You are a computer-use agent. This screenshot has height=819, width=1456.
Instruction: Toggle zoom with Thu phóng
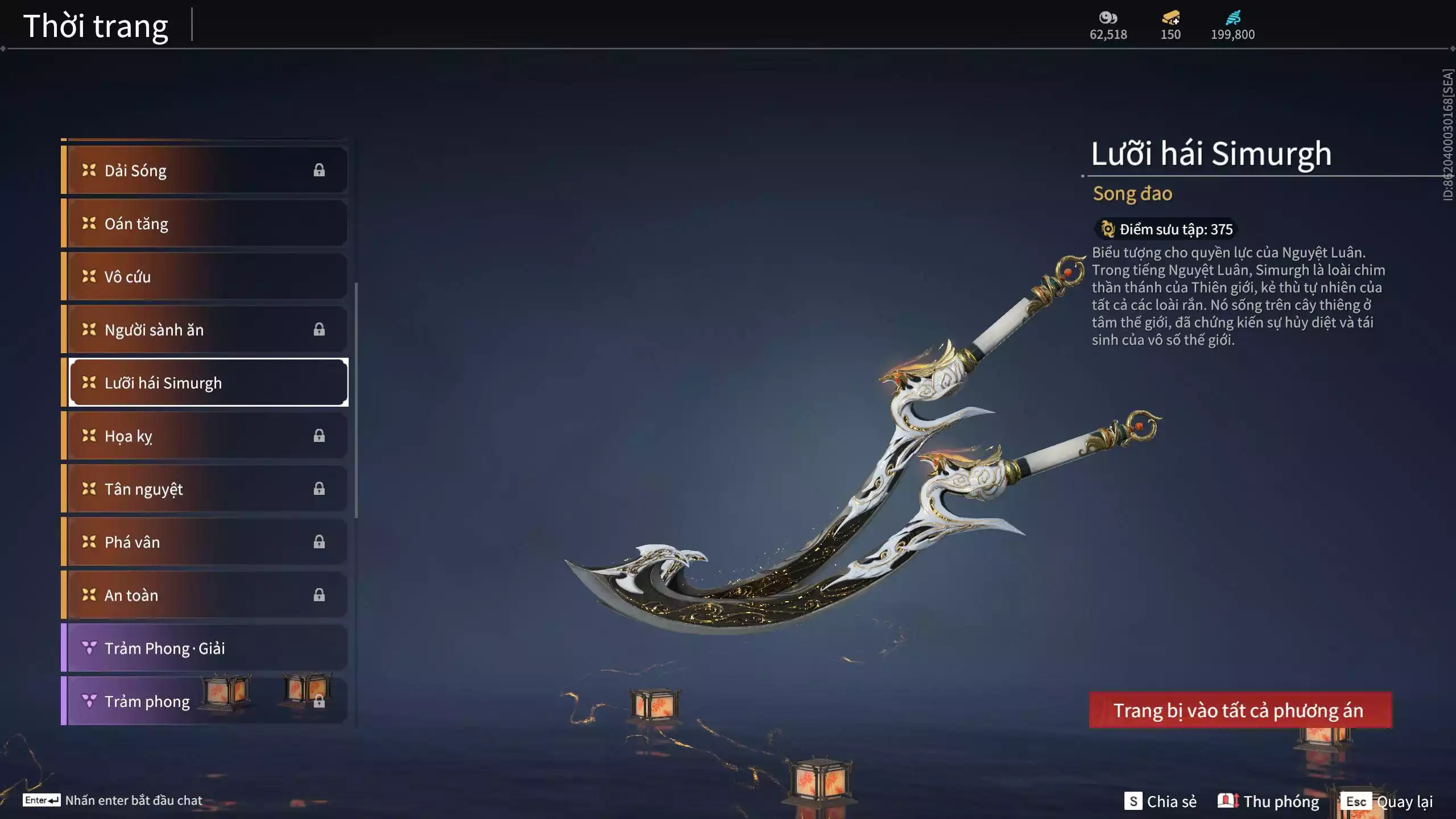pyautogui.click(x=1268, y=801)
